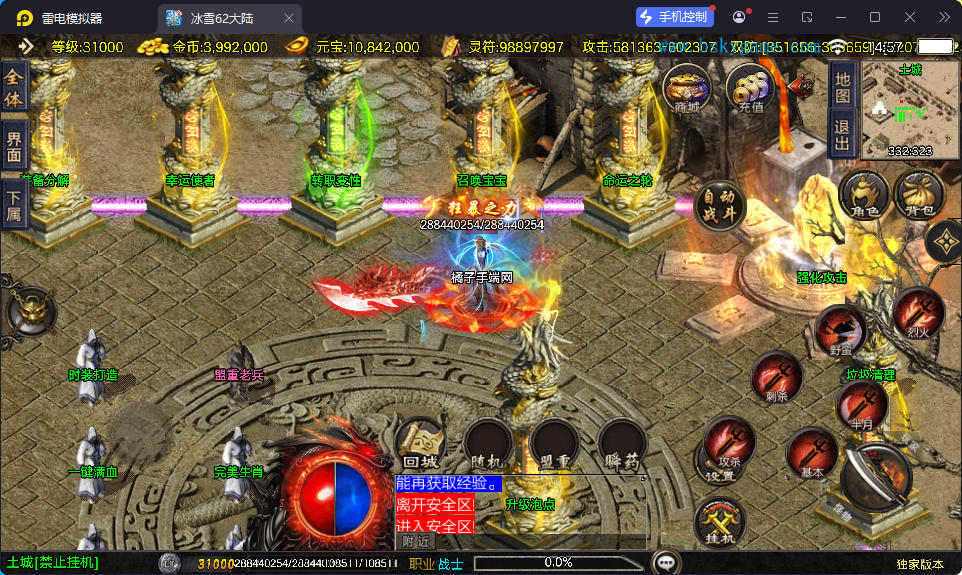This screenshot has height=575, width=962.
Task: Use the 刺杀 skill
Action: (x=777, y=379)
